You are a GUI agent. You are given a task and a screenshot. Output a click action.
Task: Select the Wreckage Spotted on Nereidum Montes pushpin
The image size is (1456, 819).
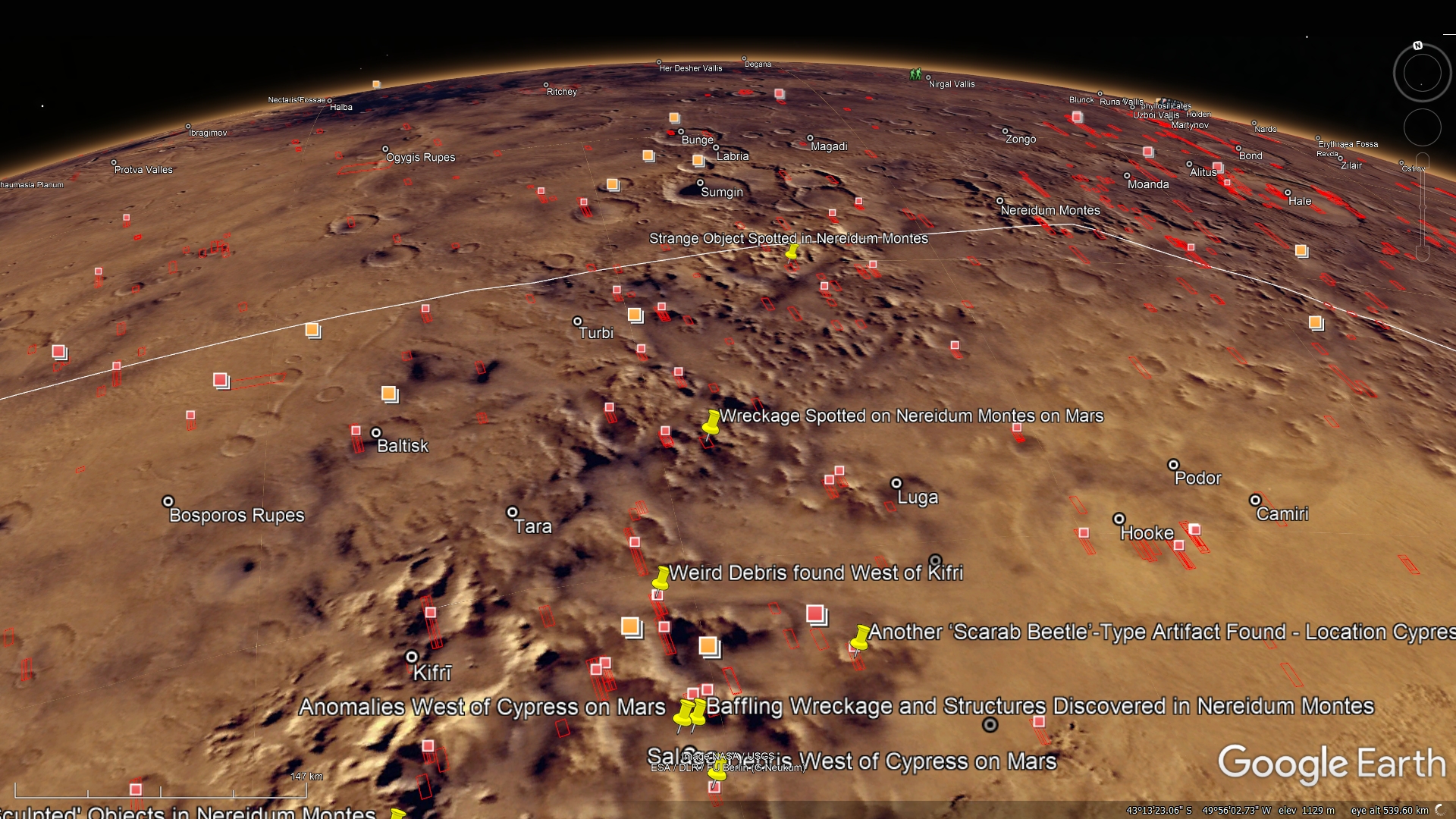pyautogui.click(x=711, y=424)
